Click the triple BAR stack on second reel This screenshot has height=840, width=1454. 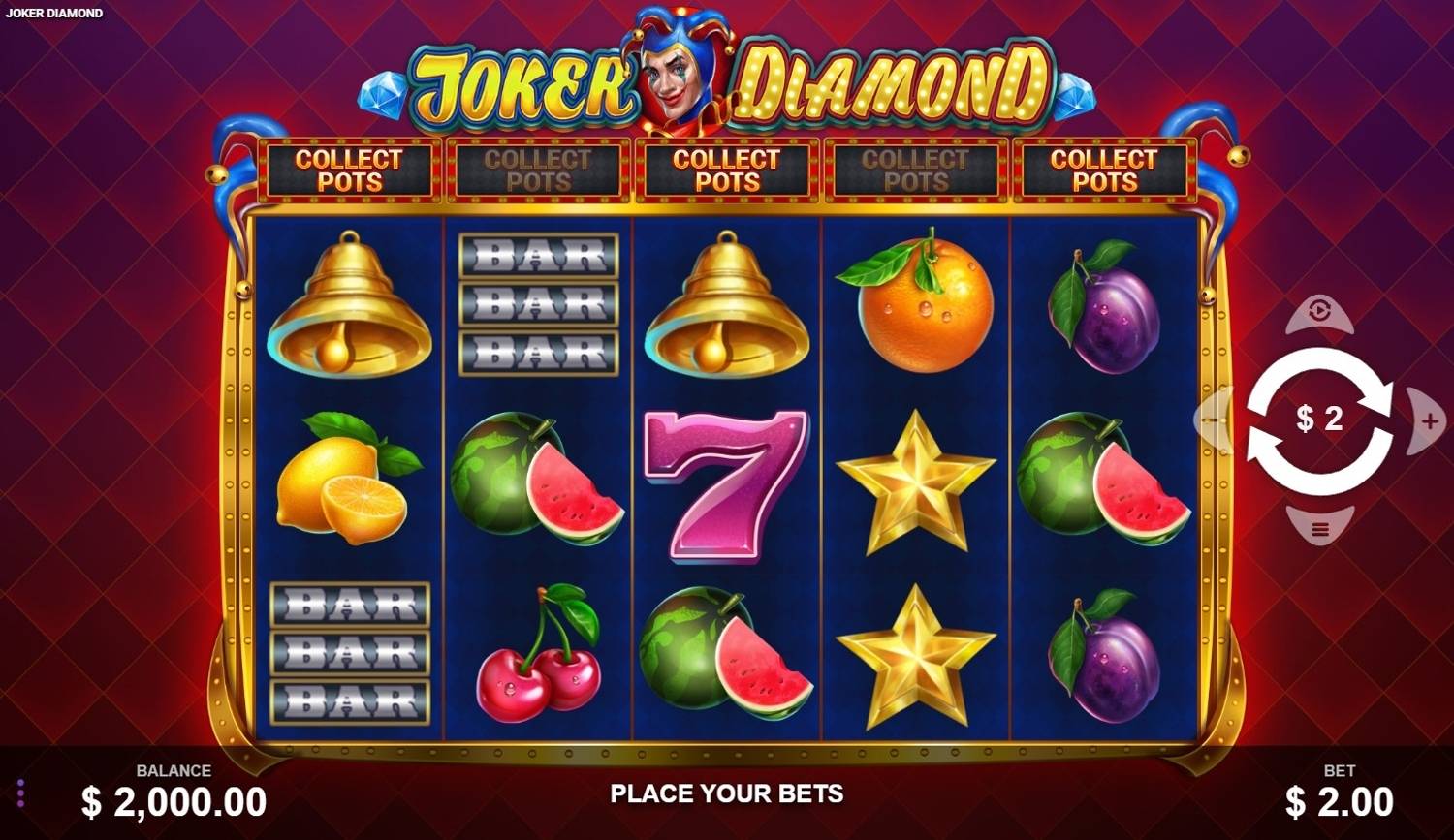pos(539,305)
